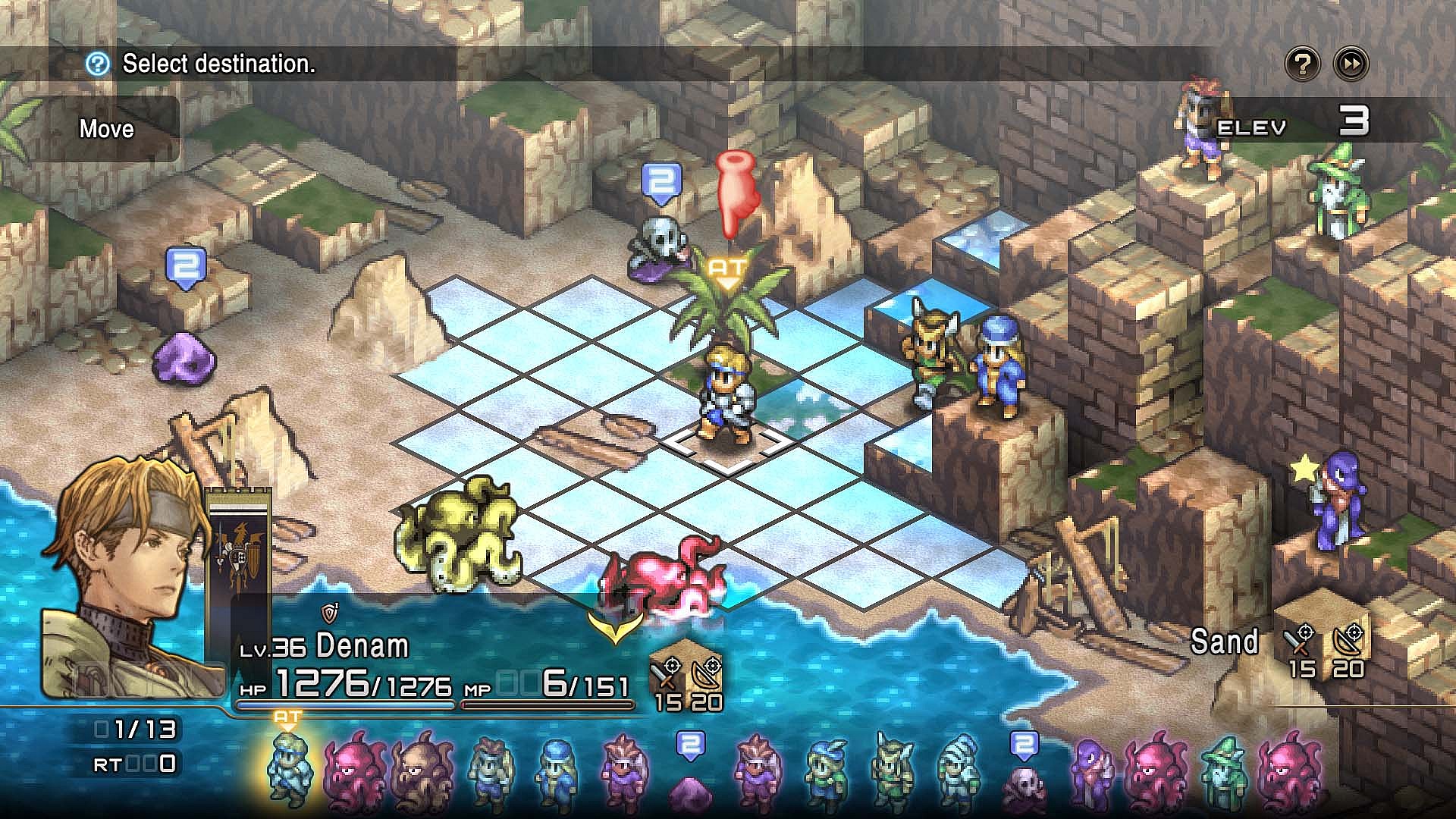Activate the fast-forward speed icon
The image size is (1456, 819).
(1350, 65)
